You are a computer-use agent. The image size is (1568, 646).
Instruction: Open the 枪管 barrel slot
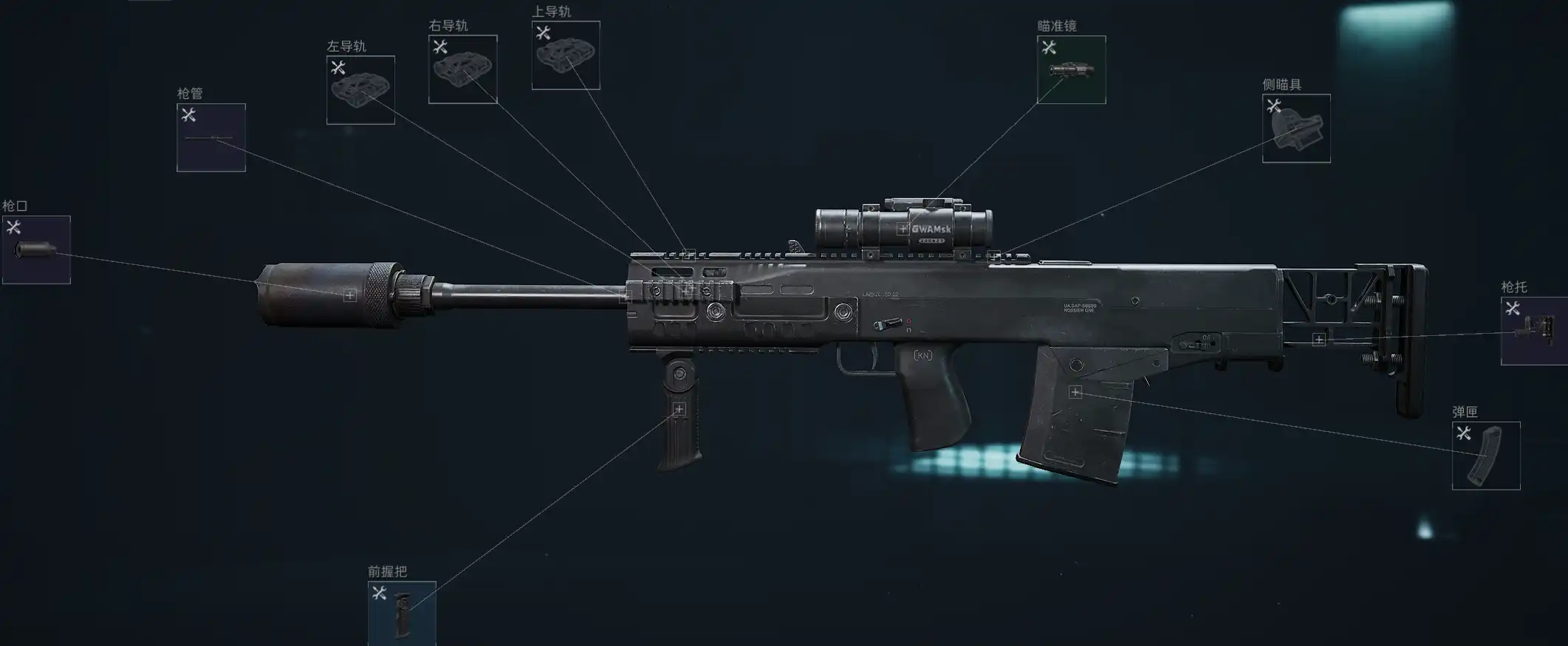(211, 137)
